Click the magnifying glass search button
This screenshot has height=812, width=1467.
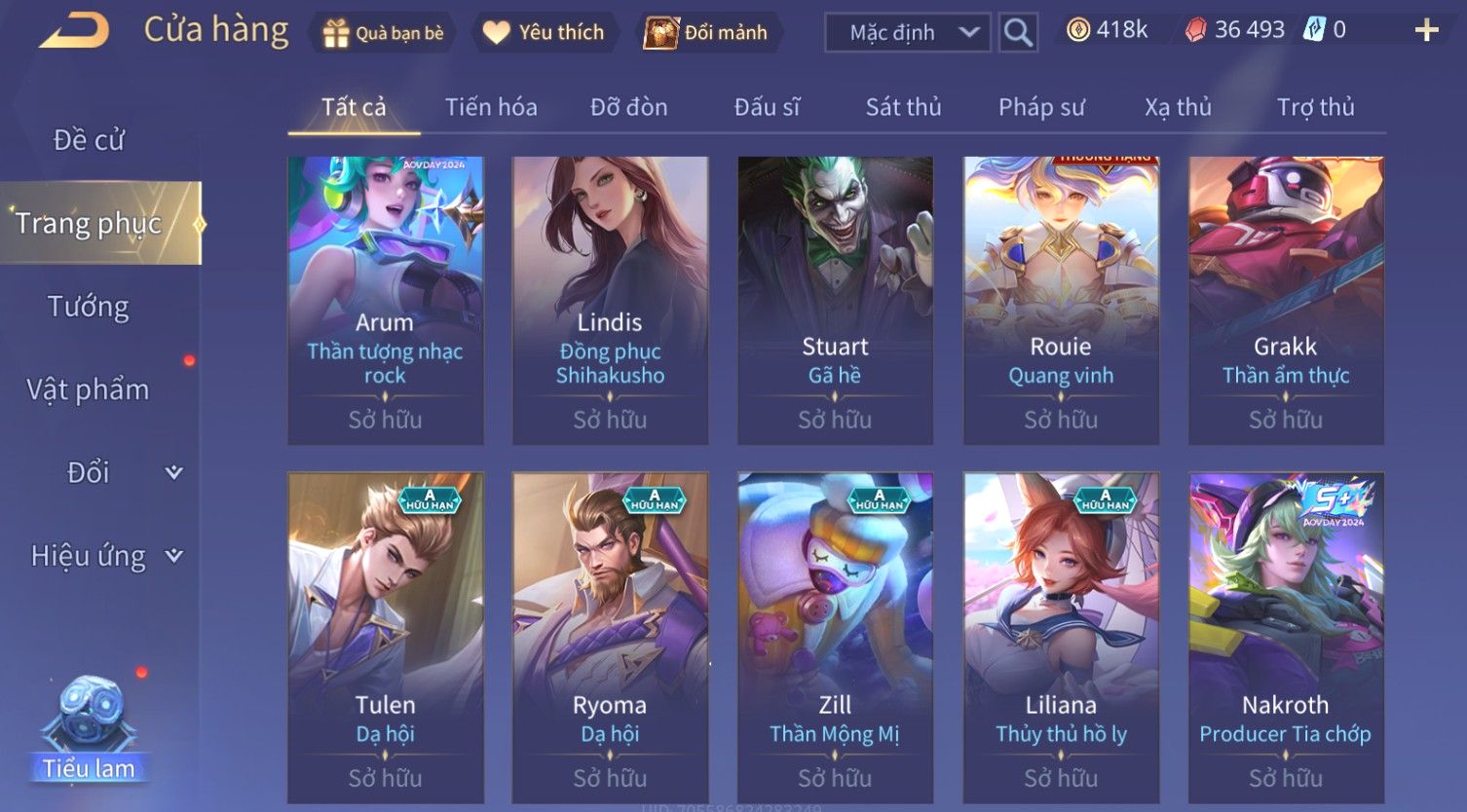pyautogui.click(x=1018, y=33)
